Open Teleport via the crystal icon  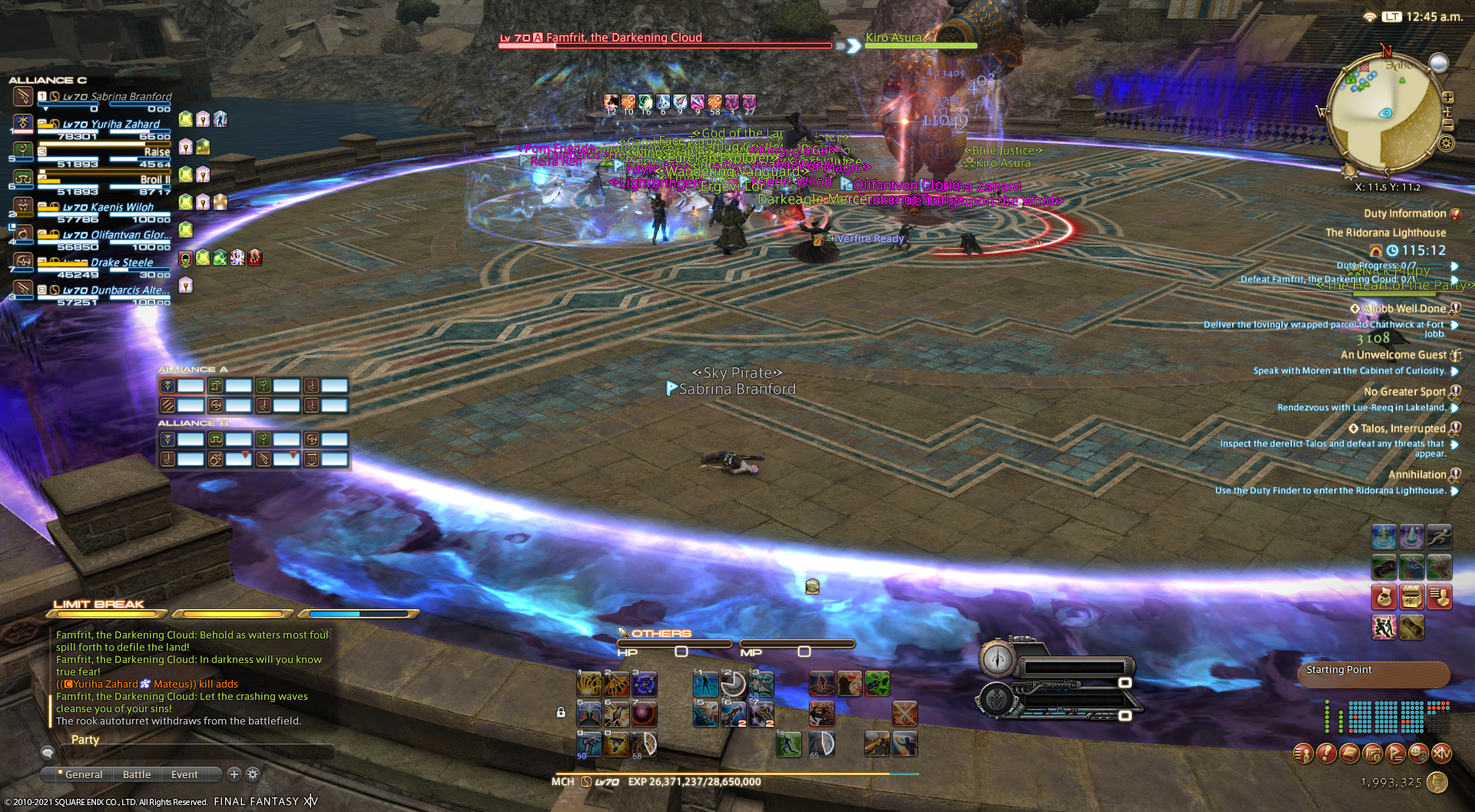(x=1412, y=537)
